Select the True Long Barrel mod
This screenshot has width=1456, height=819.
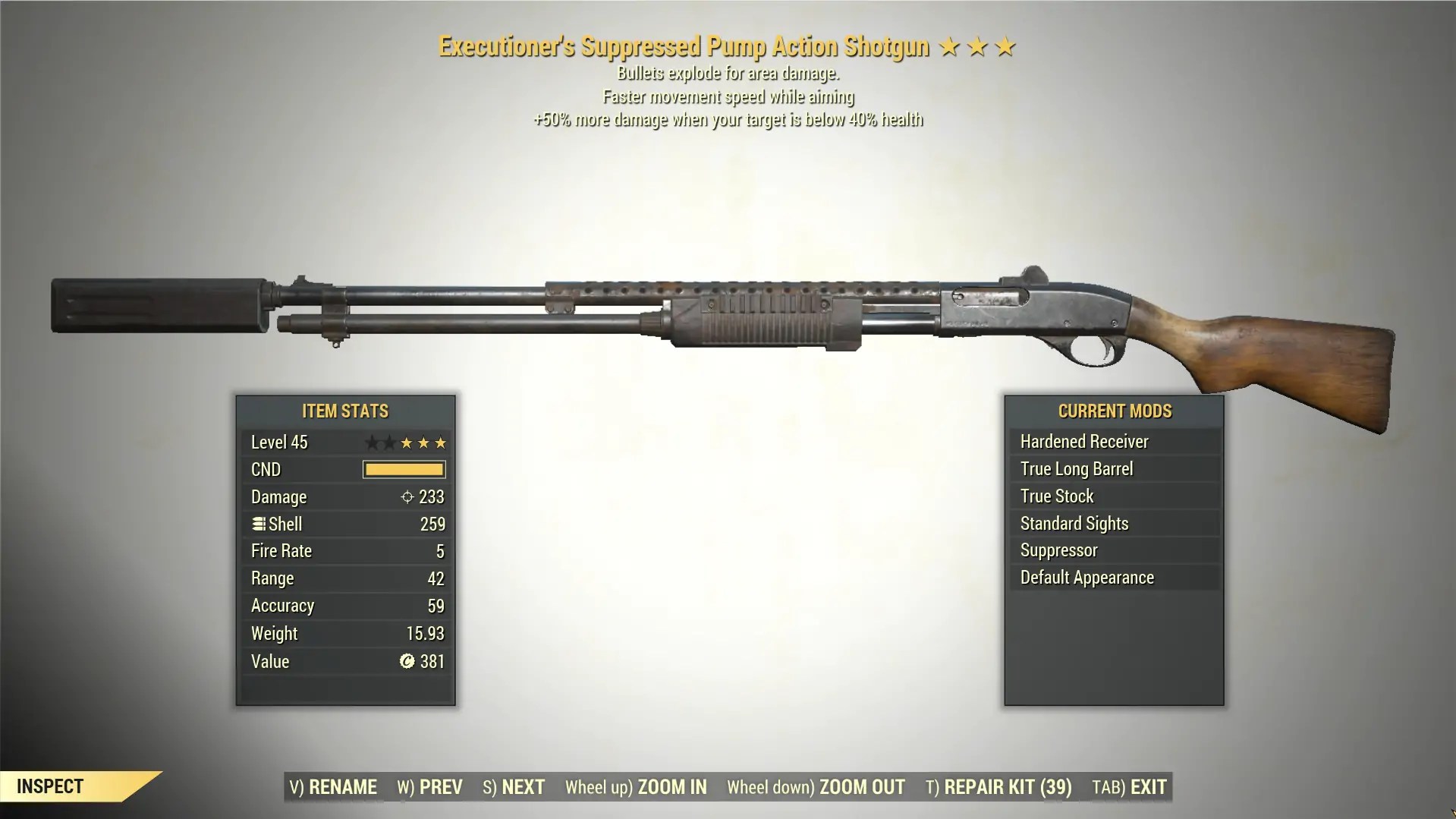tap(1113, 468)
